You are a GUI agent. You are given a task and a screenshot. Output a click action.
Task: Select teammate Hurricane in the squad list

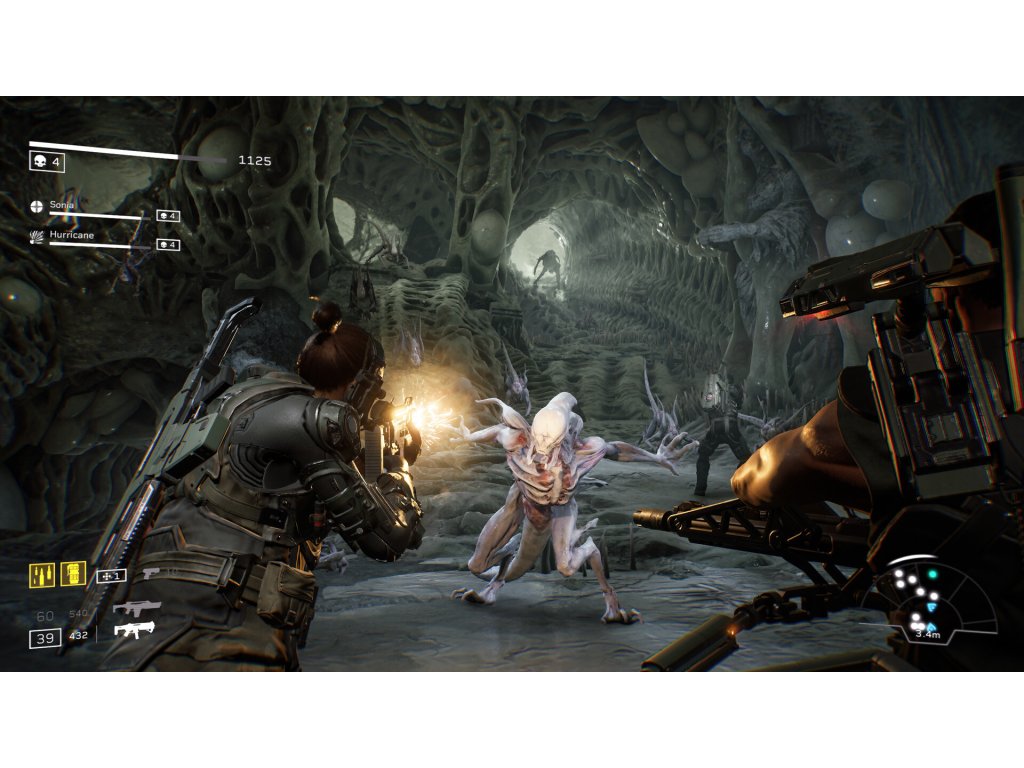coord(72,234)
